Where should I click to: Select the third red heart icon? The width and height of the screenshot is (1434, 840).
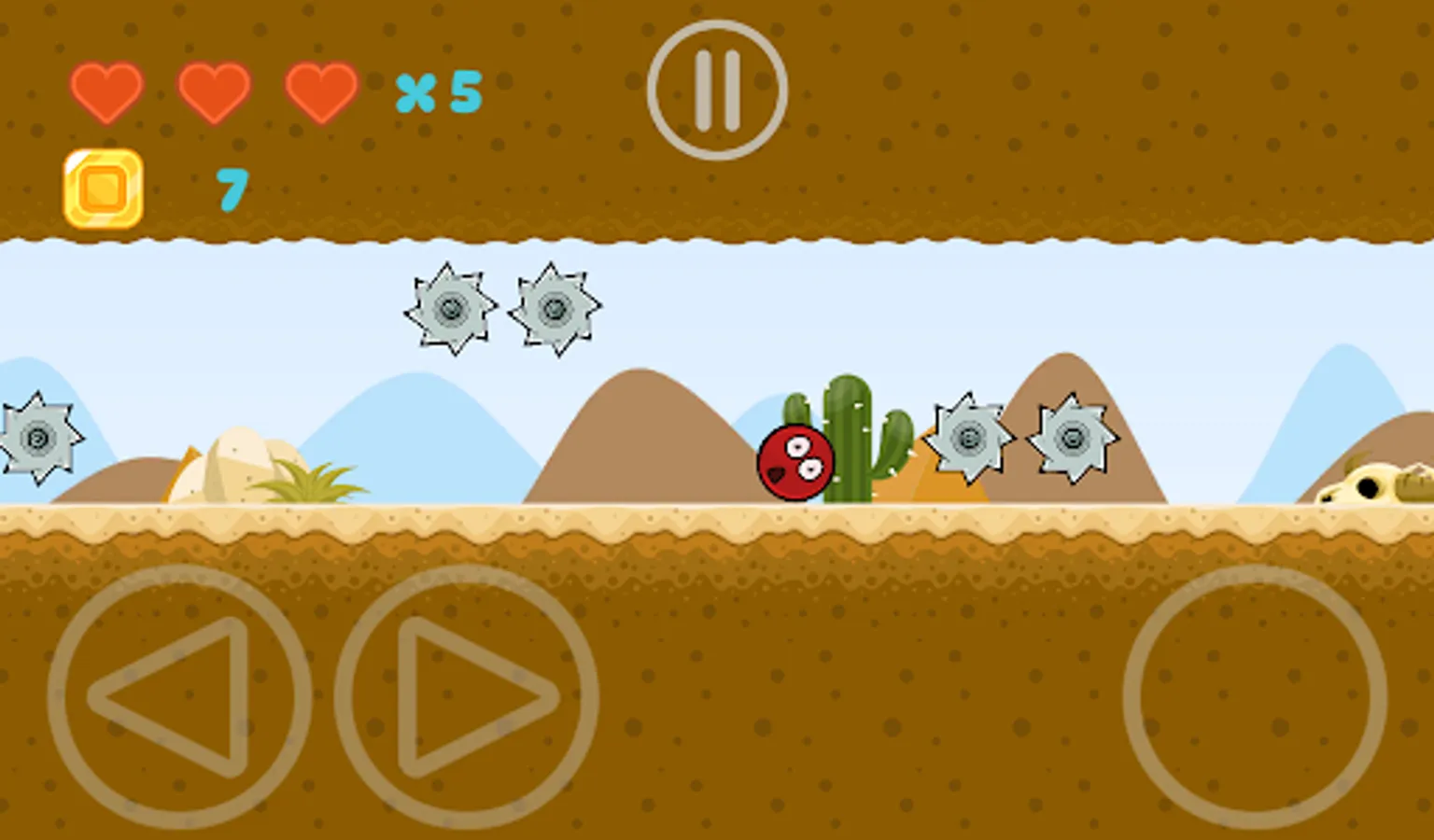pos(319,91)
